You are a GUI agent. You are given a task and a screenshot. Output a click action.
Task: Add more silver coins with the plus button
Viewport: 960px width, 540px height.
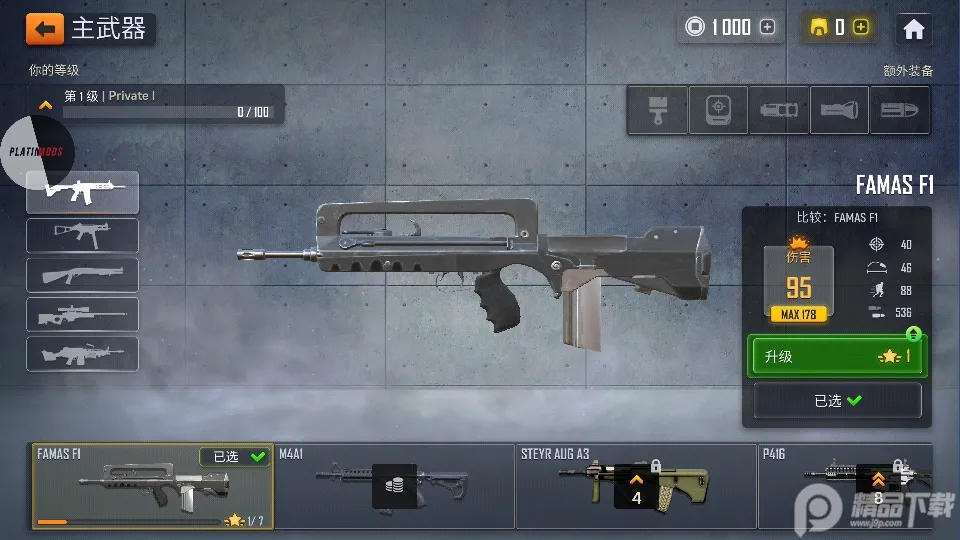767,28
